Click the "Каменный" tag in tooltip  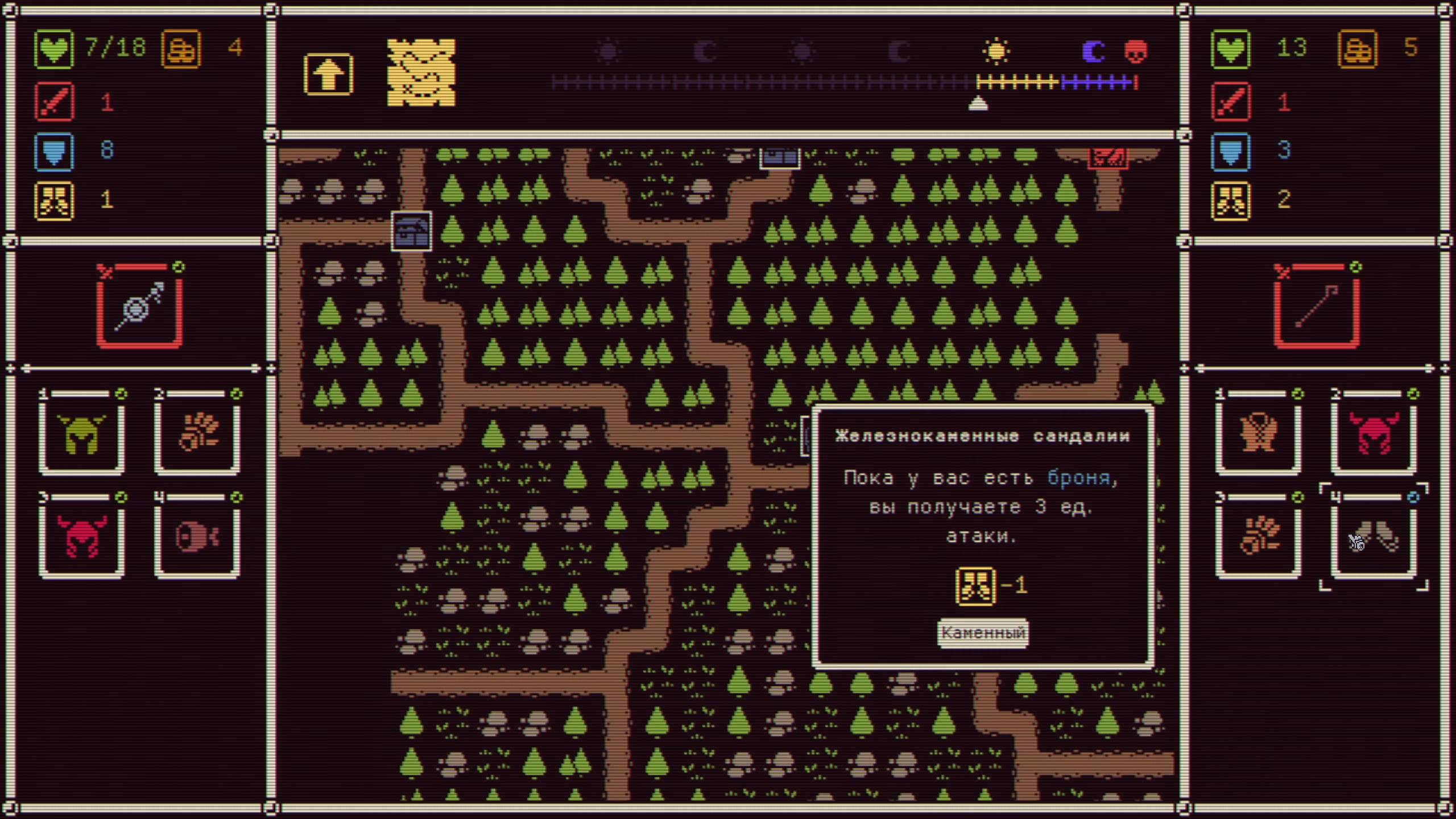point(983,632)
